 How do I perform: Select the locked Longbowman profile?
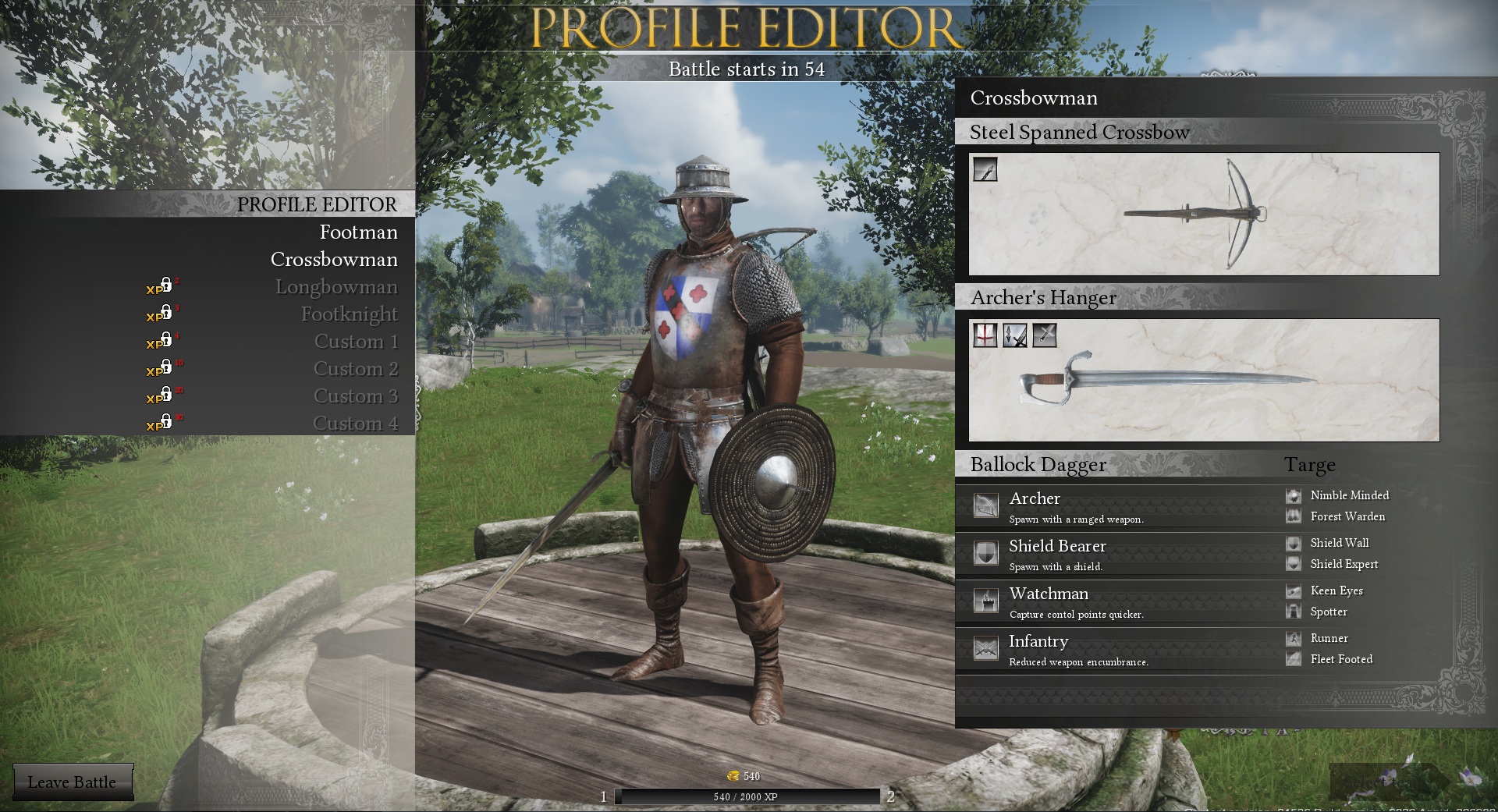[336, 287]
